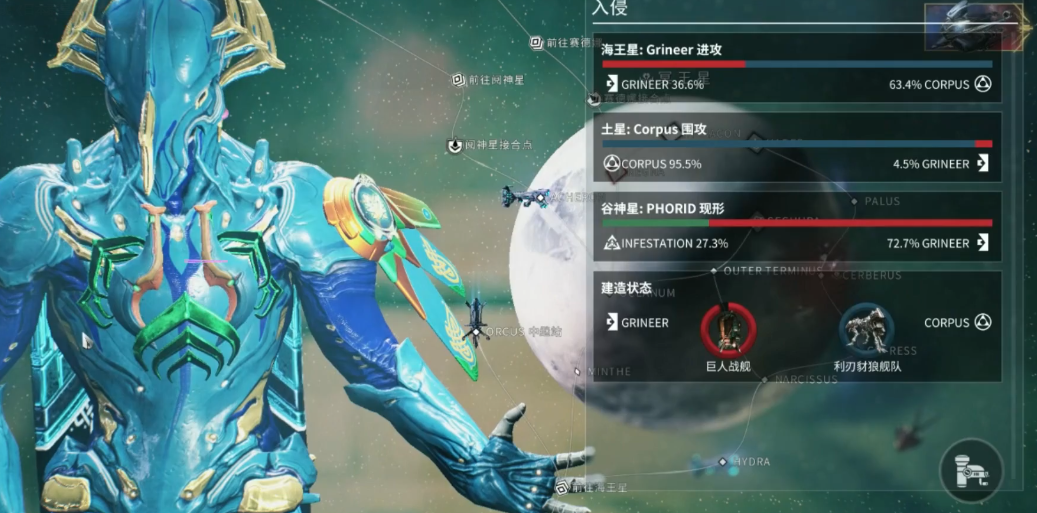Click the Grineer giant warship construction icon

(x=728, y=328)
